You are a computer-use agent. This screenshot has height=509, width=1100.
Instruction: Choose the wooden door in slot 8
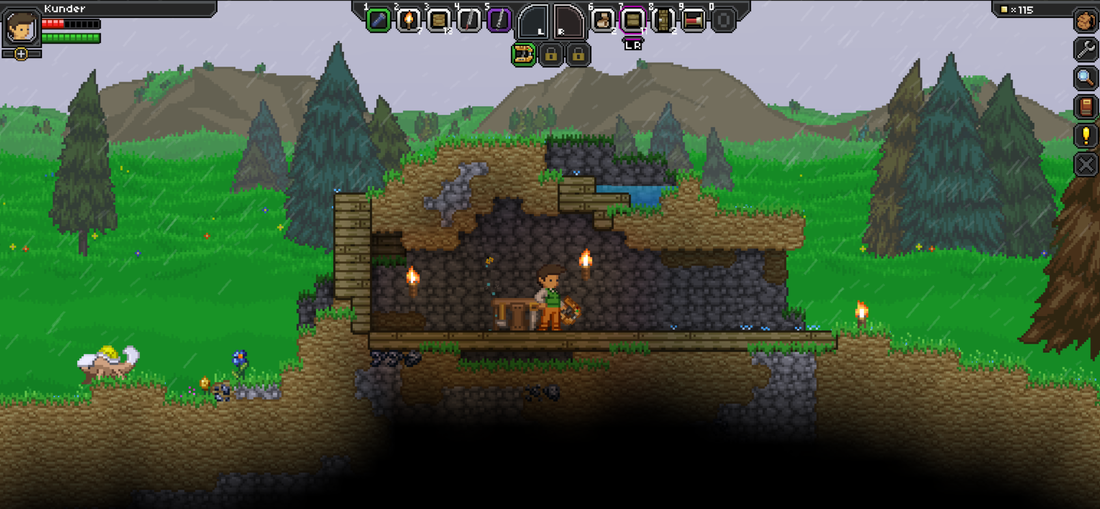[x=662, y=20]
